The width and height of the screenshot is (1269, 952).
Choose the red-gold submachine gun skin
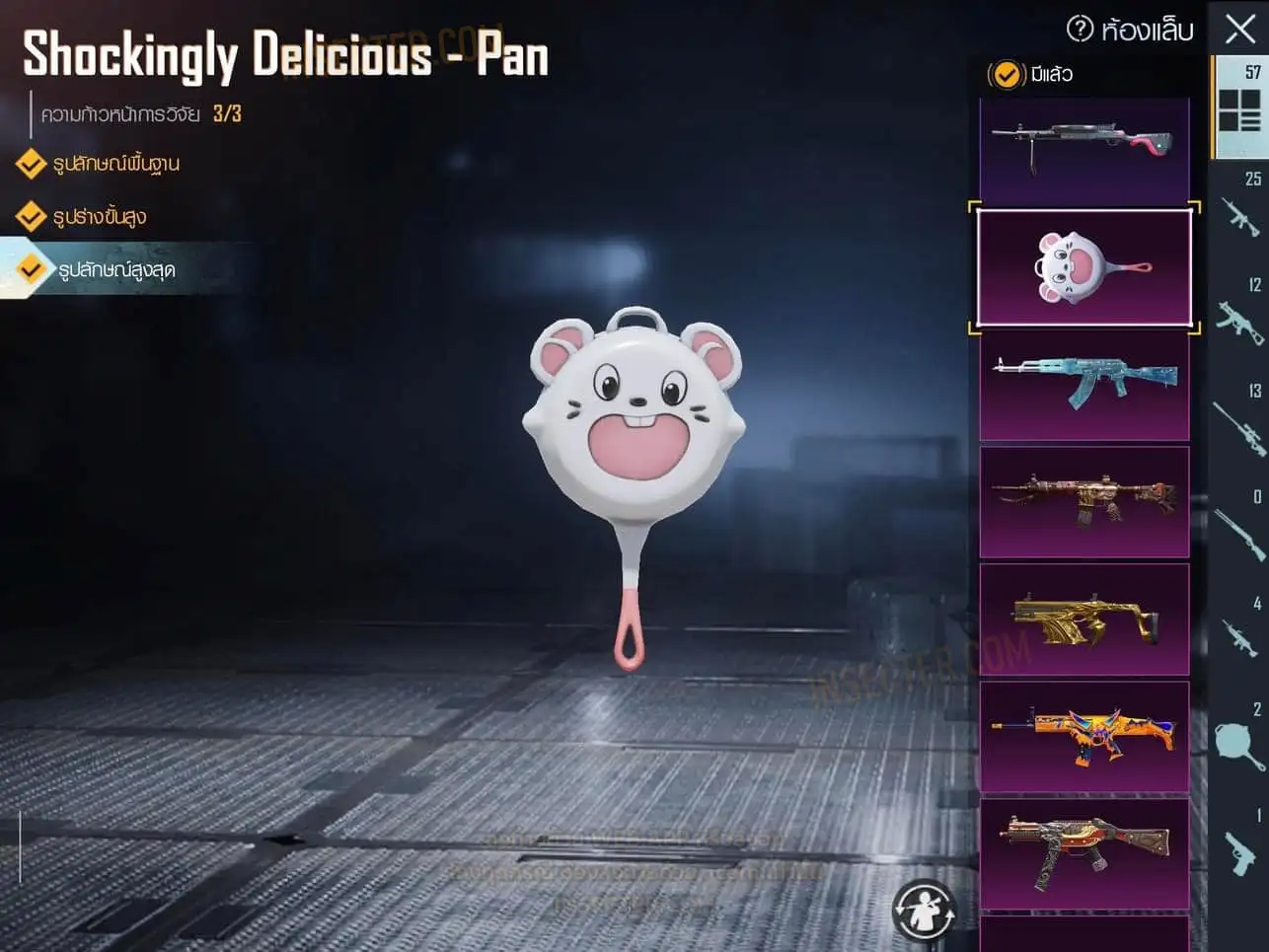click(1083, 853)
